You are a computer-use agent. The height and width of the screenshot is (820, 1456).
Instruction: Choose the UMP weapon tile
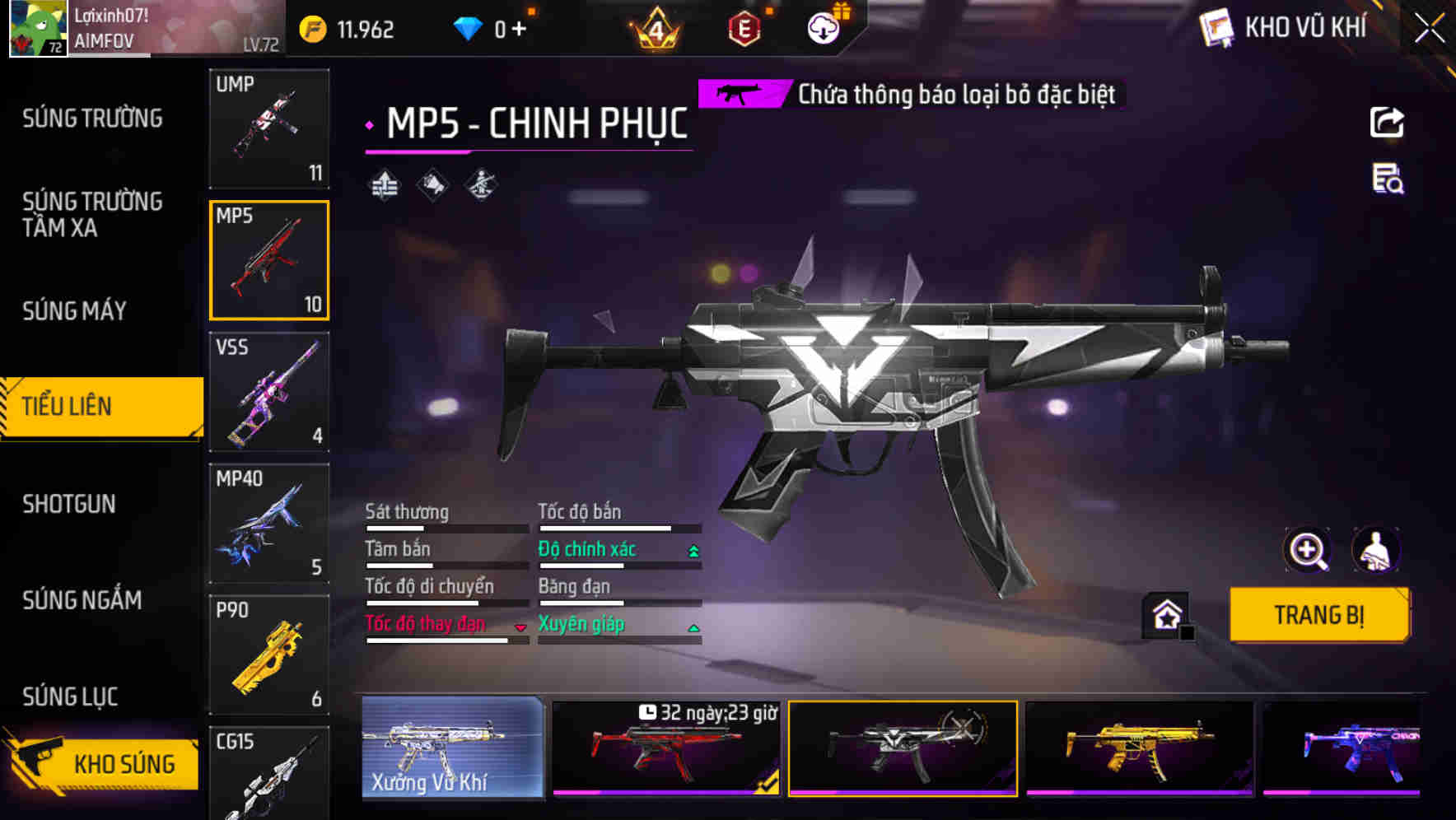click(x=269, y=128)
